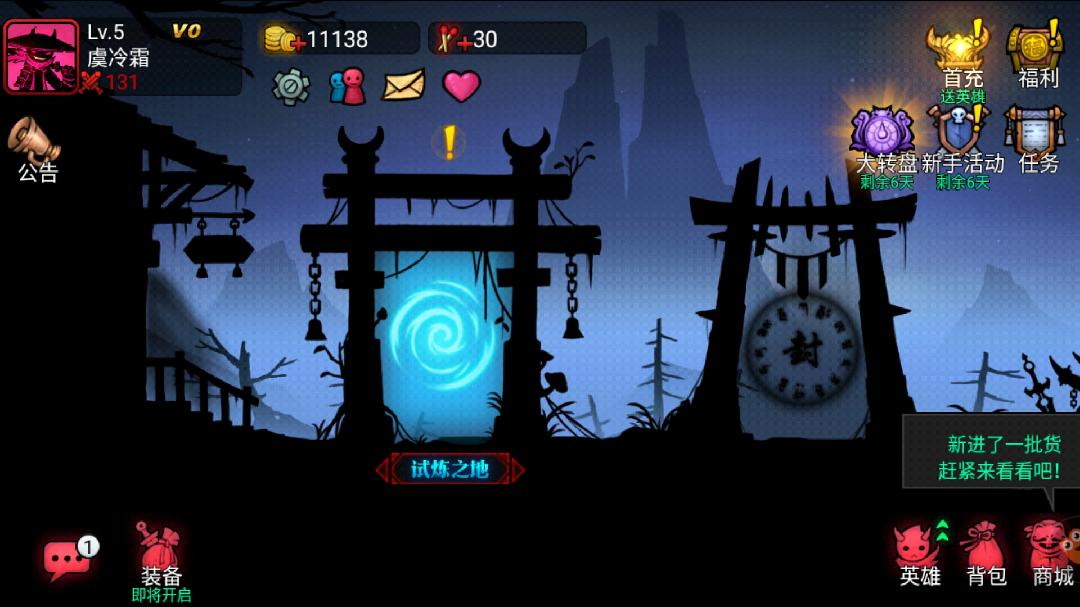Add more gold coins
Image resolution: width=1080 pixels, height=607 pixels.
click(282, 40)
